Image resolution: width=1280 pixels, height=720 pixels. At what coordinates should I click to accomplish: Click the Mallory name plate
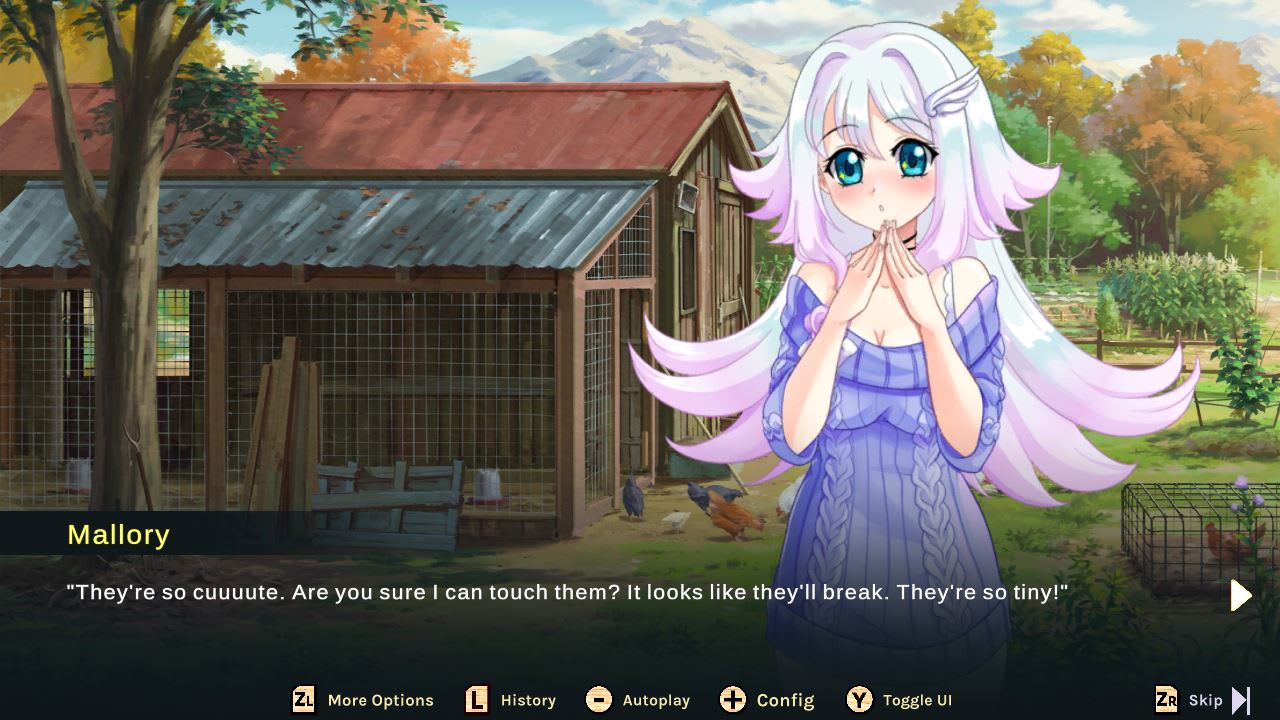pyautogui.click(x=119, y=535)
